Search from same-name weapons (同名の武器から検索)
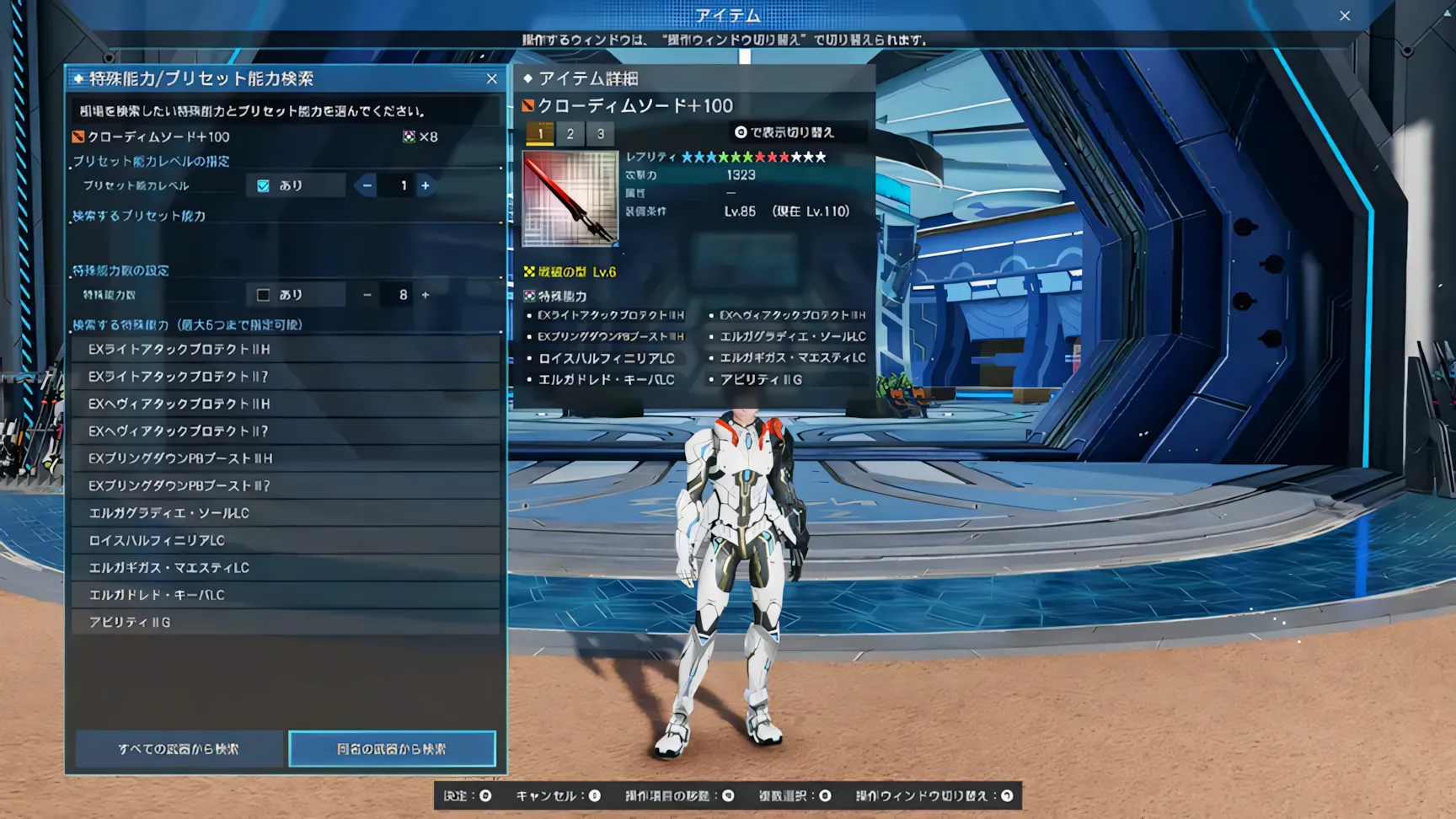The image size is (1456, 819). [392, 749]
